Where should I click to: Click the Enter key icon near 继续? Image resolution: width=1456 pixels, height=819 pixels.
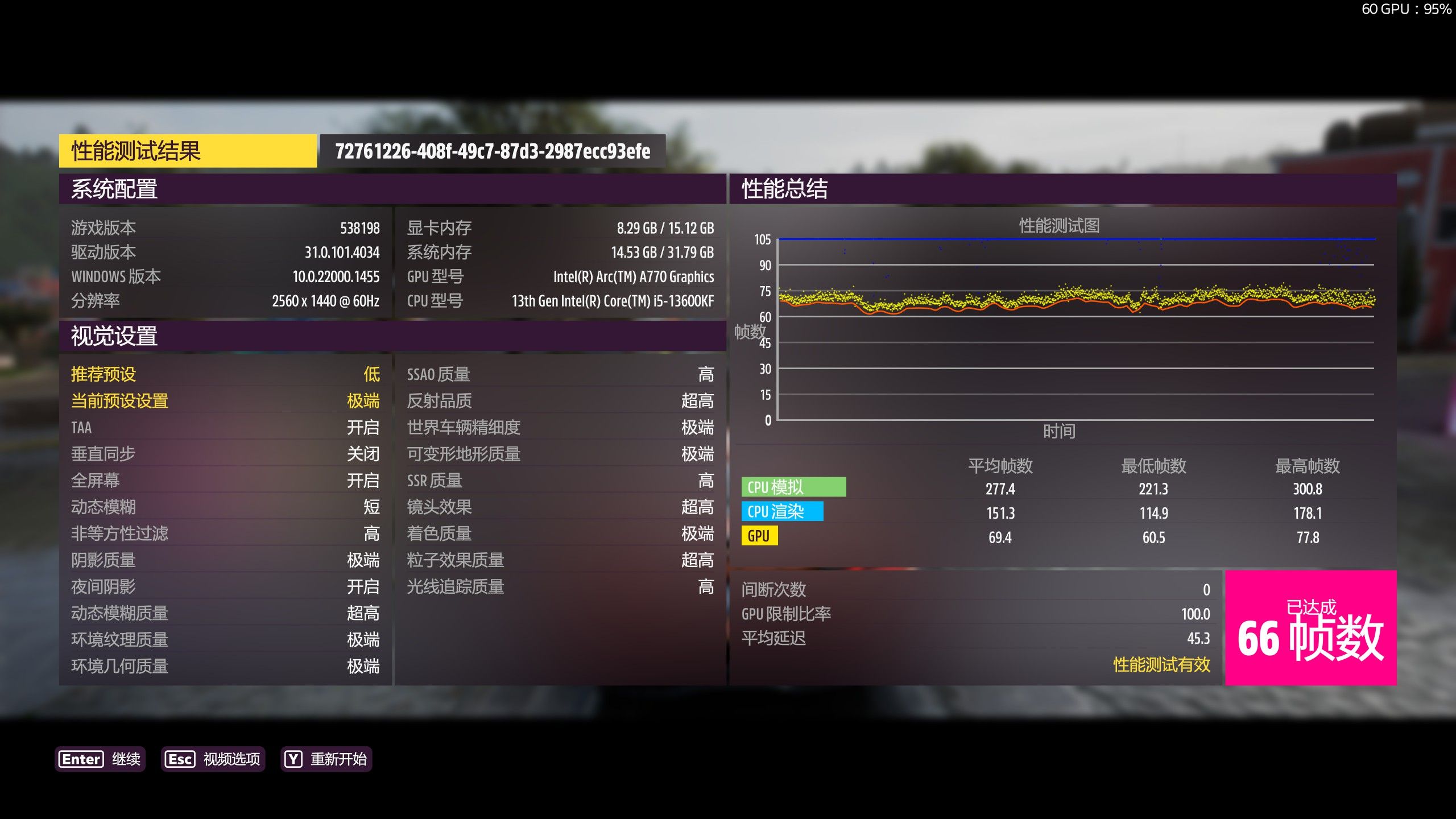pos(80,759)
